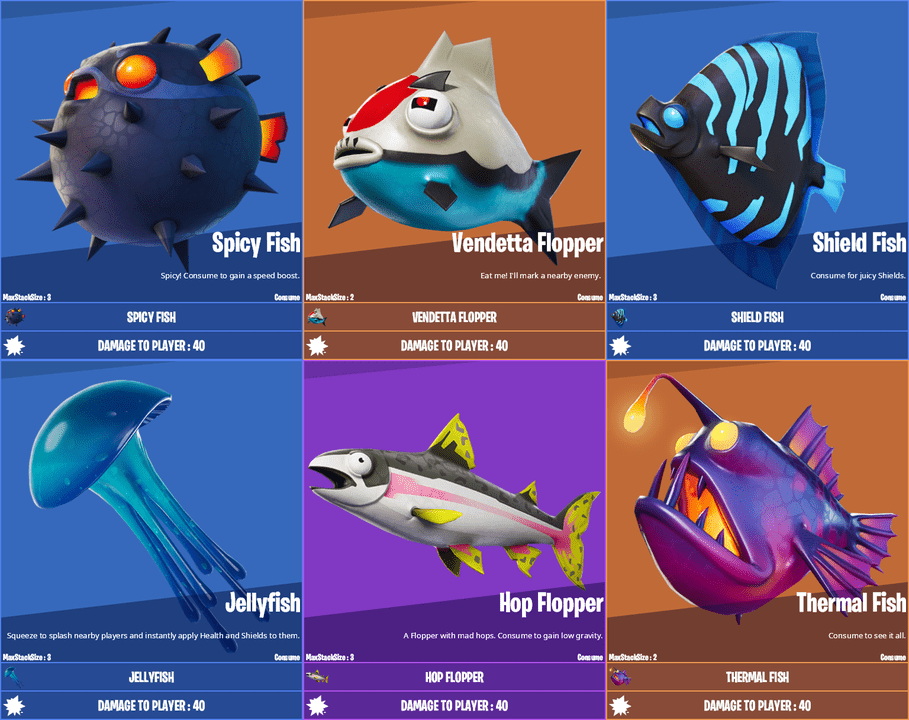
Task: Click the small Spicy Fish icon
Action: 15,317
